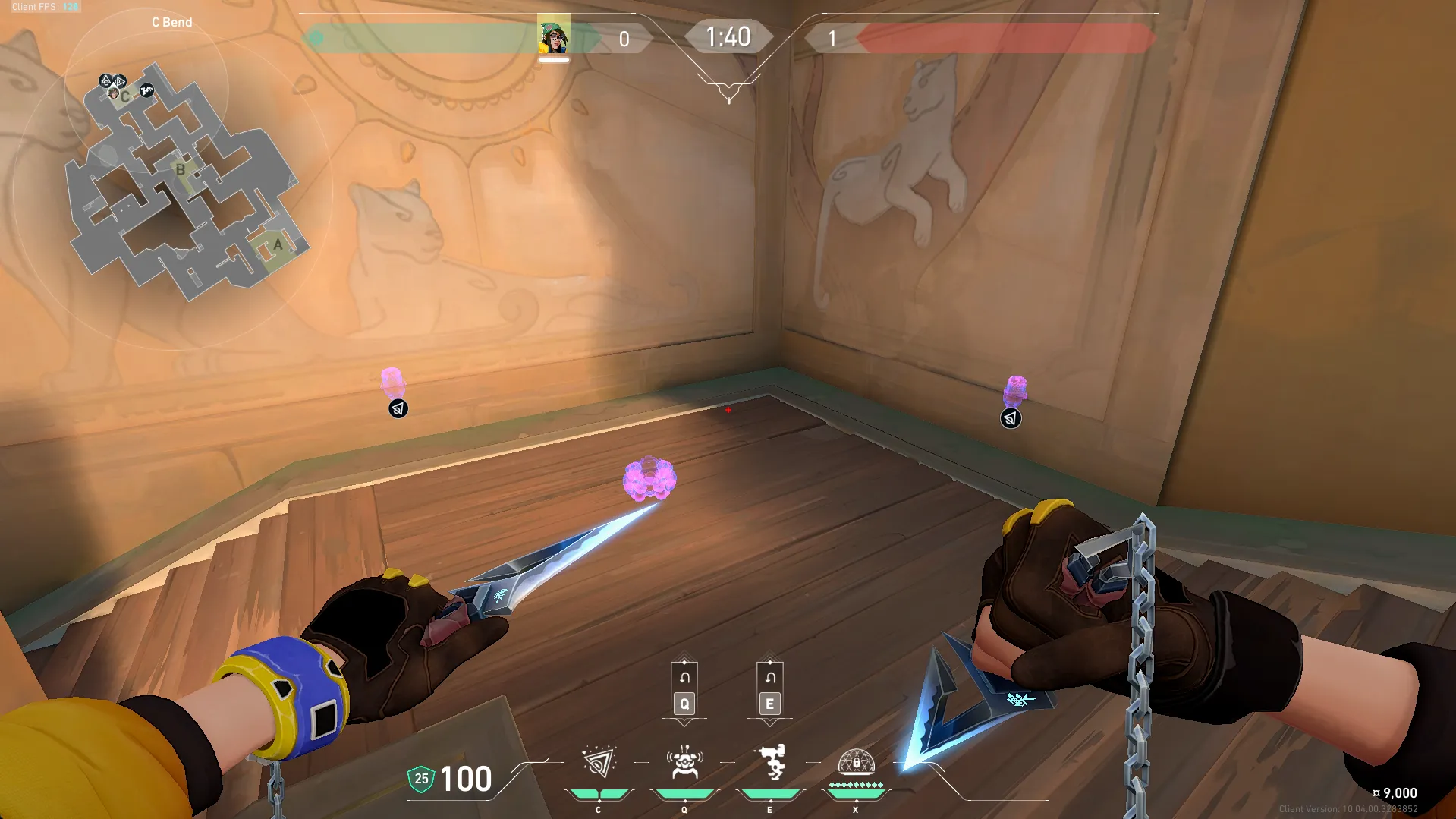Activate the Nanoswarm grenade ability icon
Screen dimensions: 1456x819
click(599, 763)
